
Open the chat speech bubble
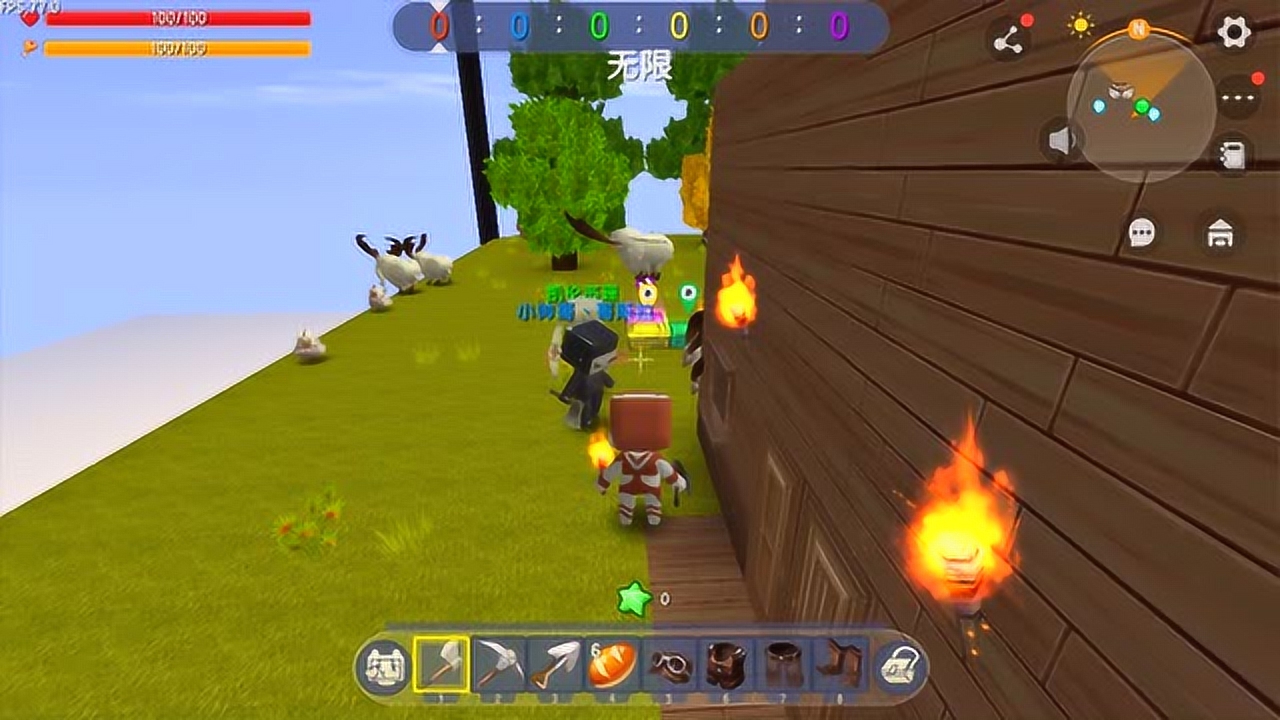(1142, 233)
